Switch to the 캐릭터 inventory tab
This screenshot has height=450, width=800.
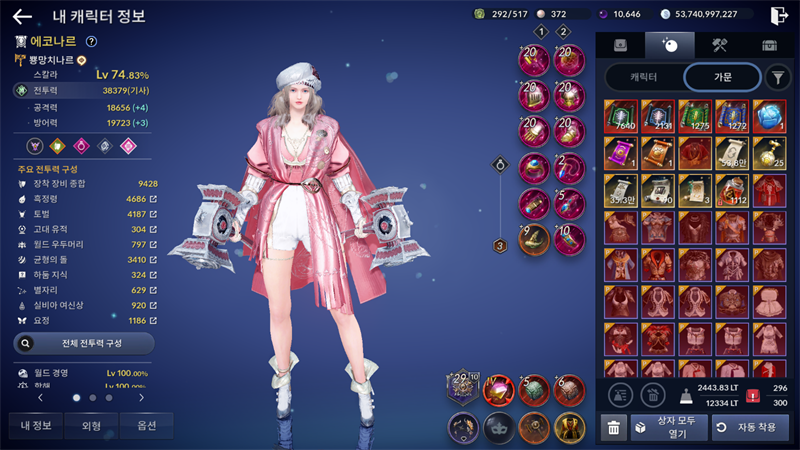click(x=643, y=77)
